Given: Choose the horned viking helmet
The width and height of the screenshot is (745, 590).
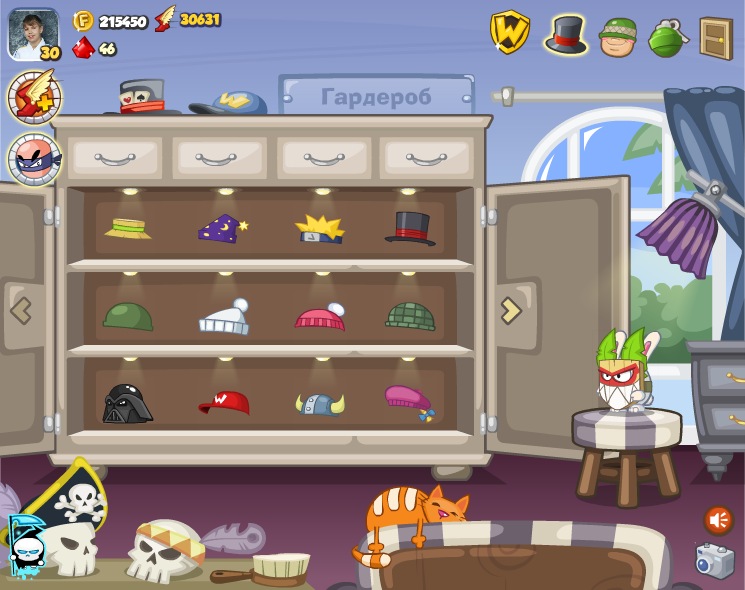Looking at the screenshot, I should pyautogui.click(x=320, y=403).
